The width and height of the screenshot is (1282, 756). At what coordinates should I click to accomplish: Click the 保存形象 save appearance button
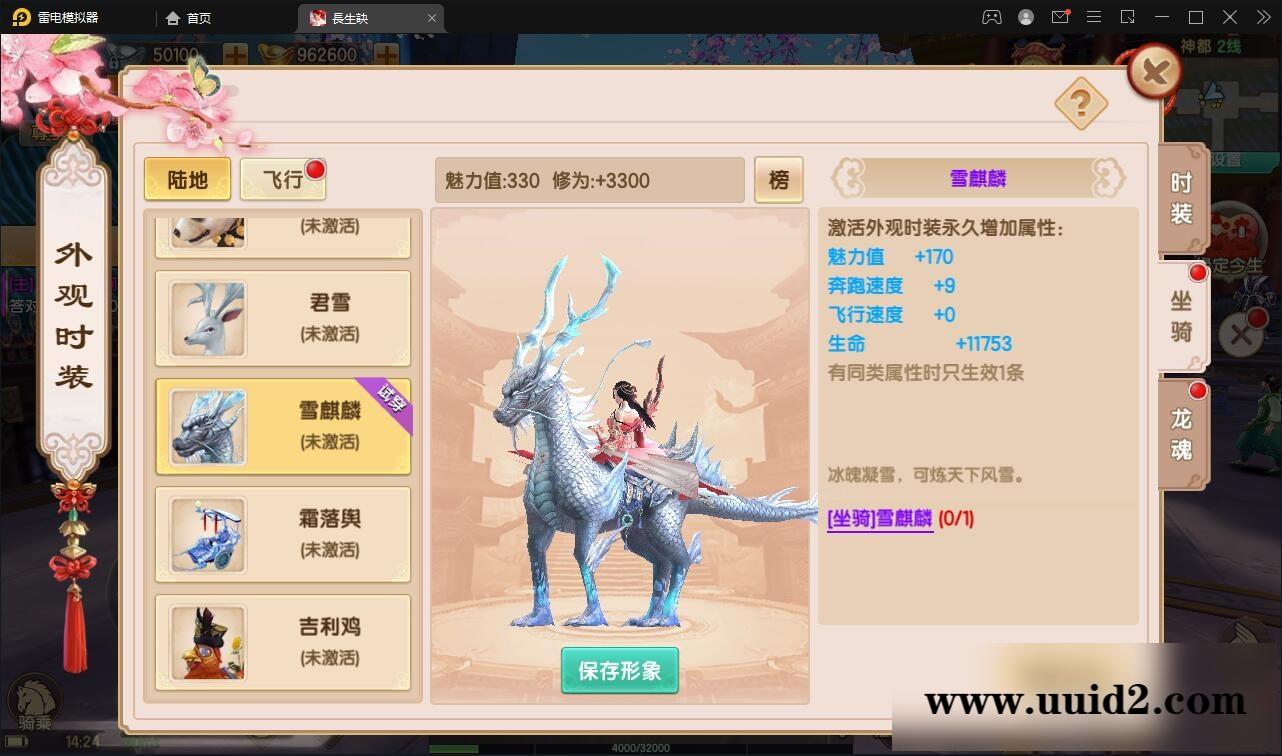tap(619, 670)
